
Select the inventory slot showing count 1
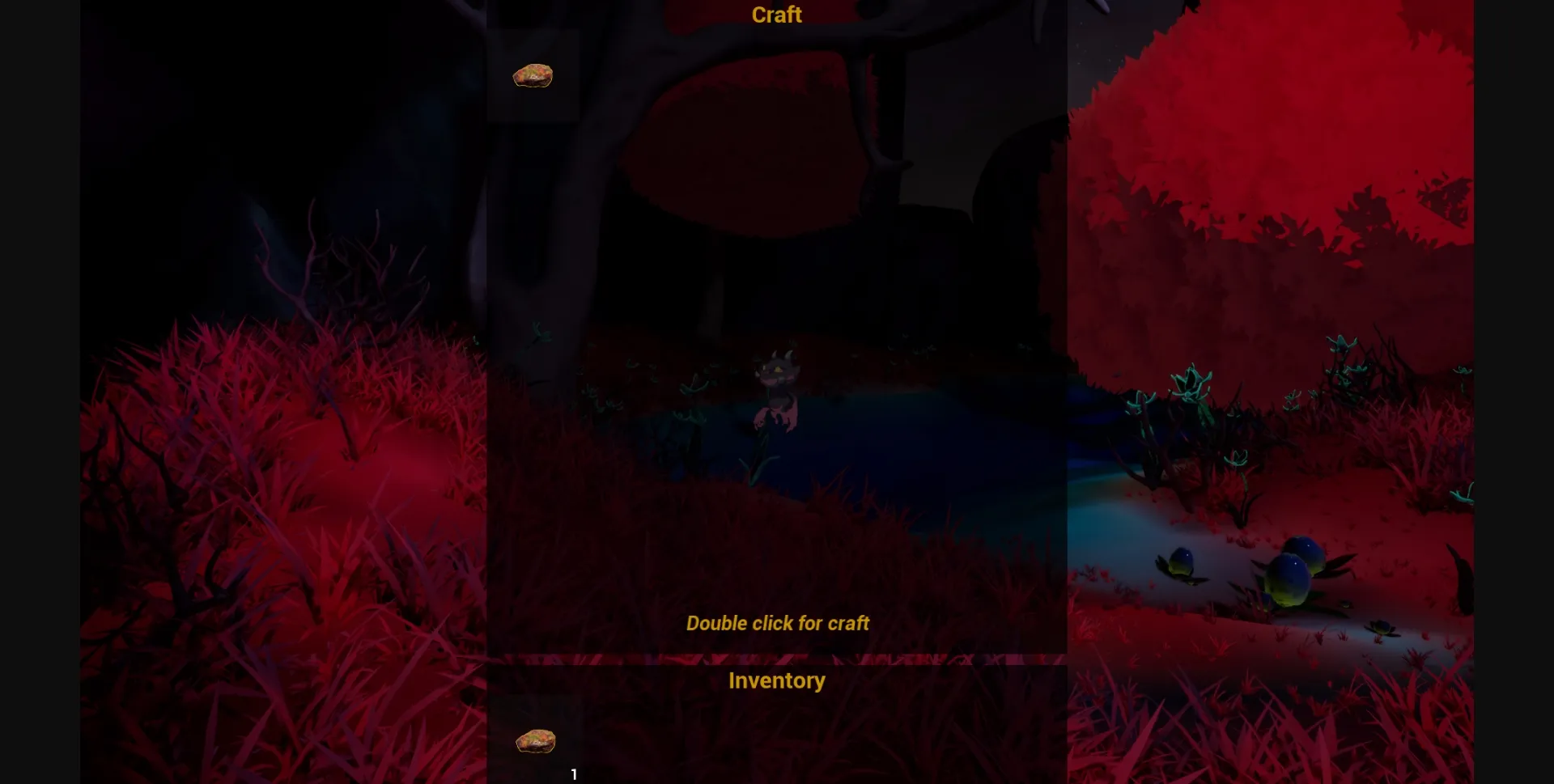(534, 740)
